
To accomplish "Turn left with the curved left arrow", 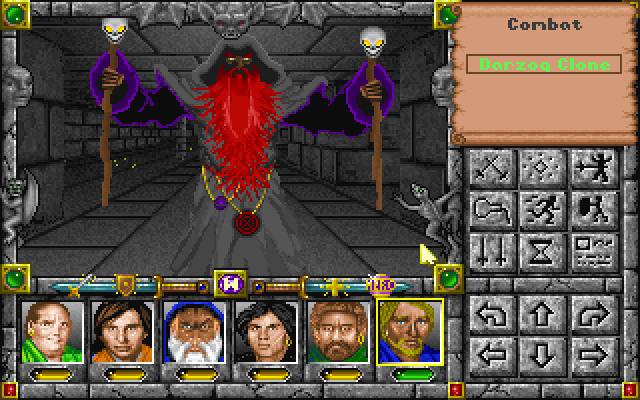I will point(491,314).
